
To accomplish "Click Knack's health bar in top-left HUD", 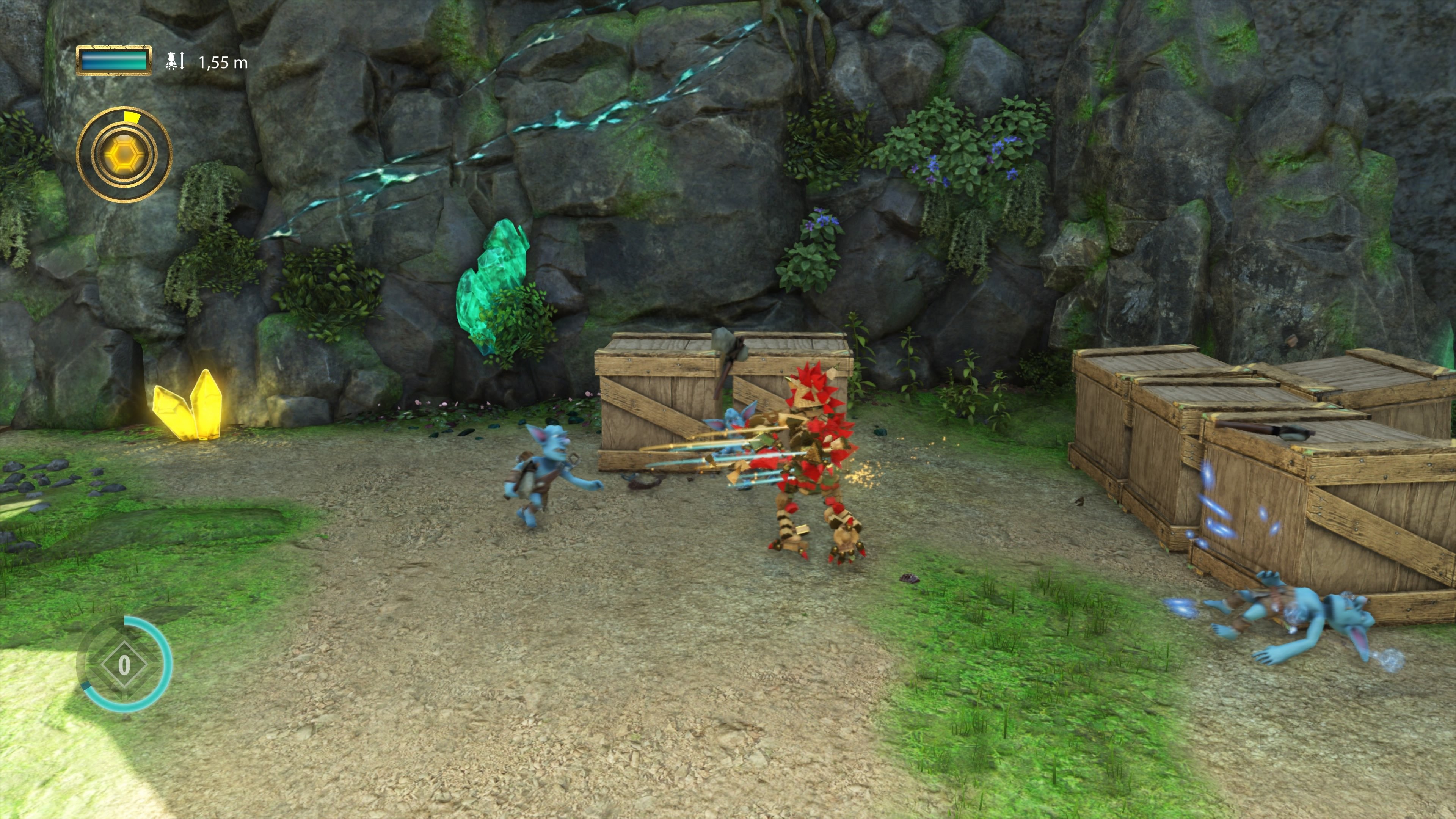I will click(x=113, y=61).
